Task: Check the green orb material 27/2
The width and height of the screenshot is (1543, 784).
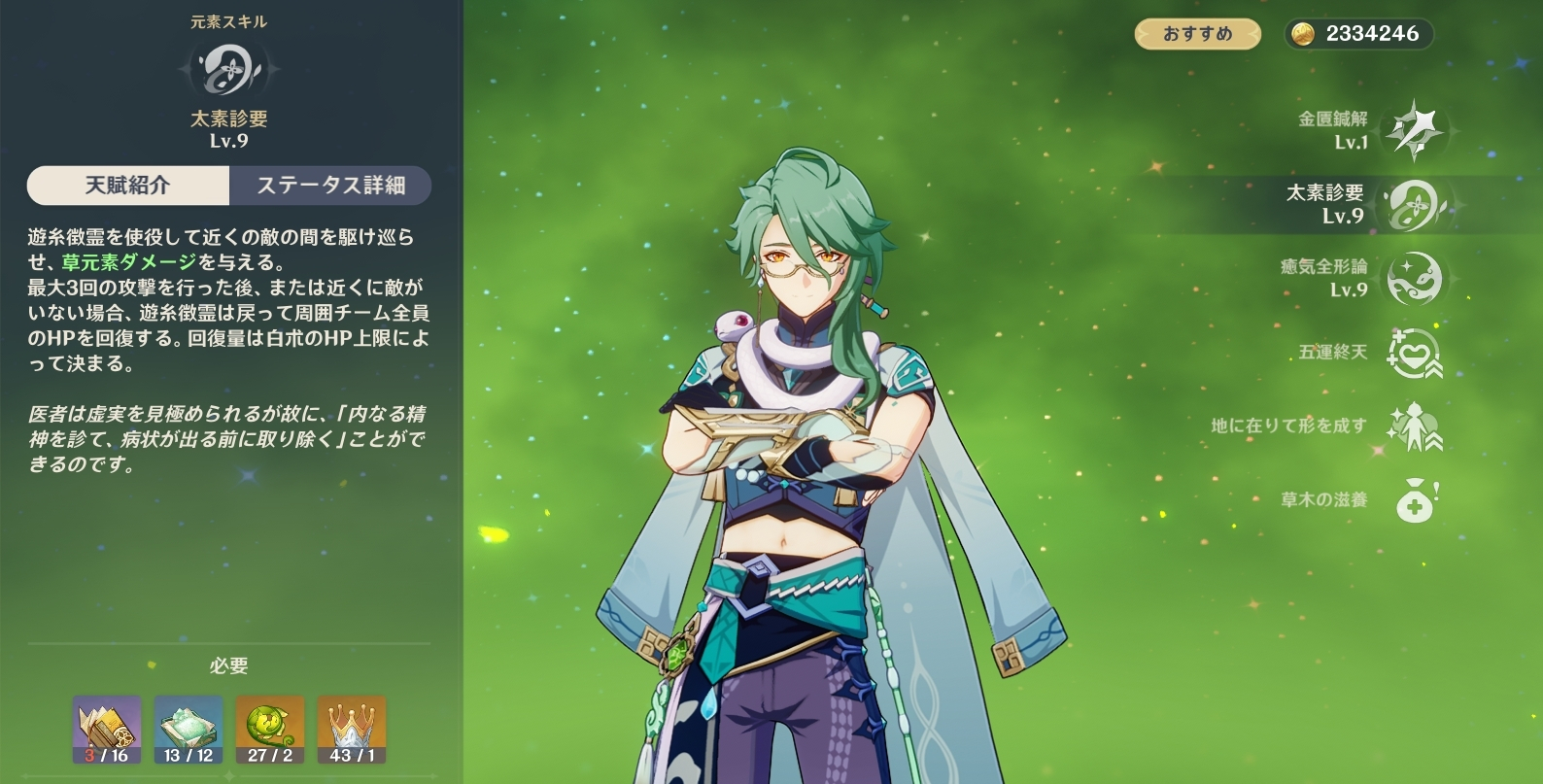Action: (270, 730)
